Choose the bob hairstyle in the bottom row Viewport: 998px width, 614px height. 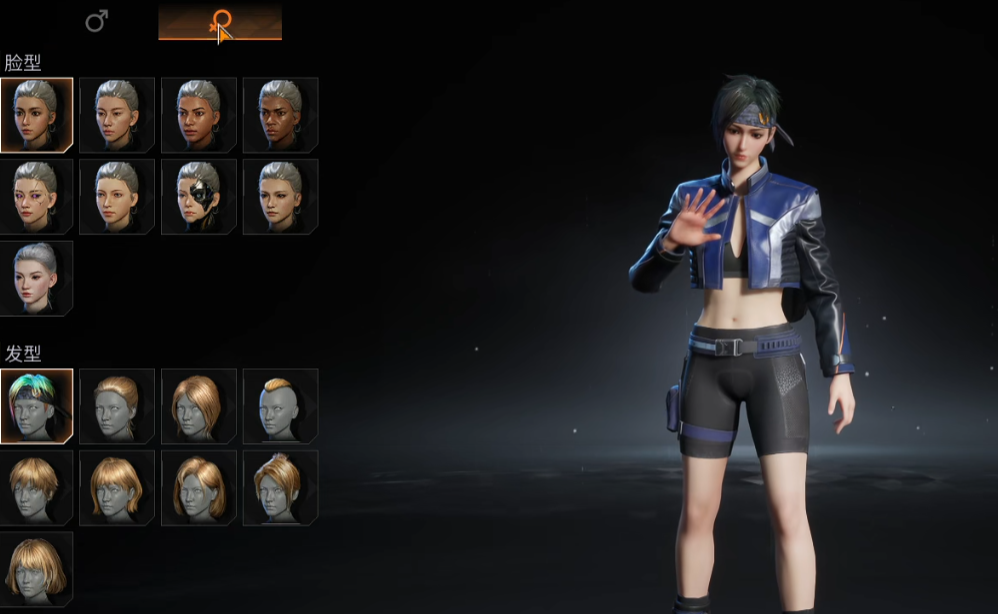click(36, 568)
